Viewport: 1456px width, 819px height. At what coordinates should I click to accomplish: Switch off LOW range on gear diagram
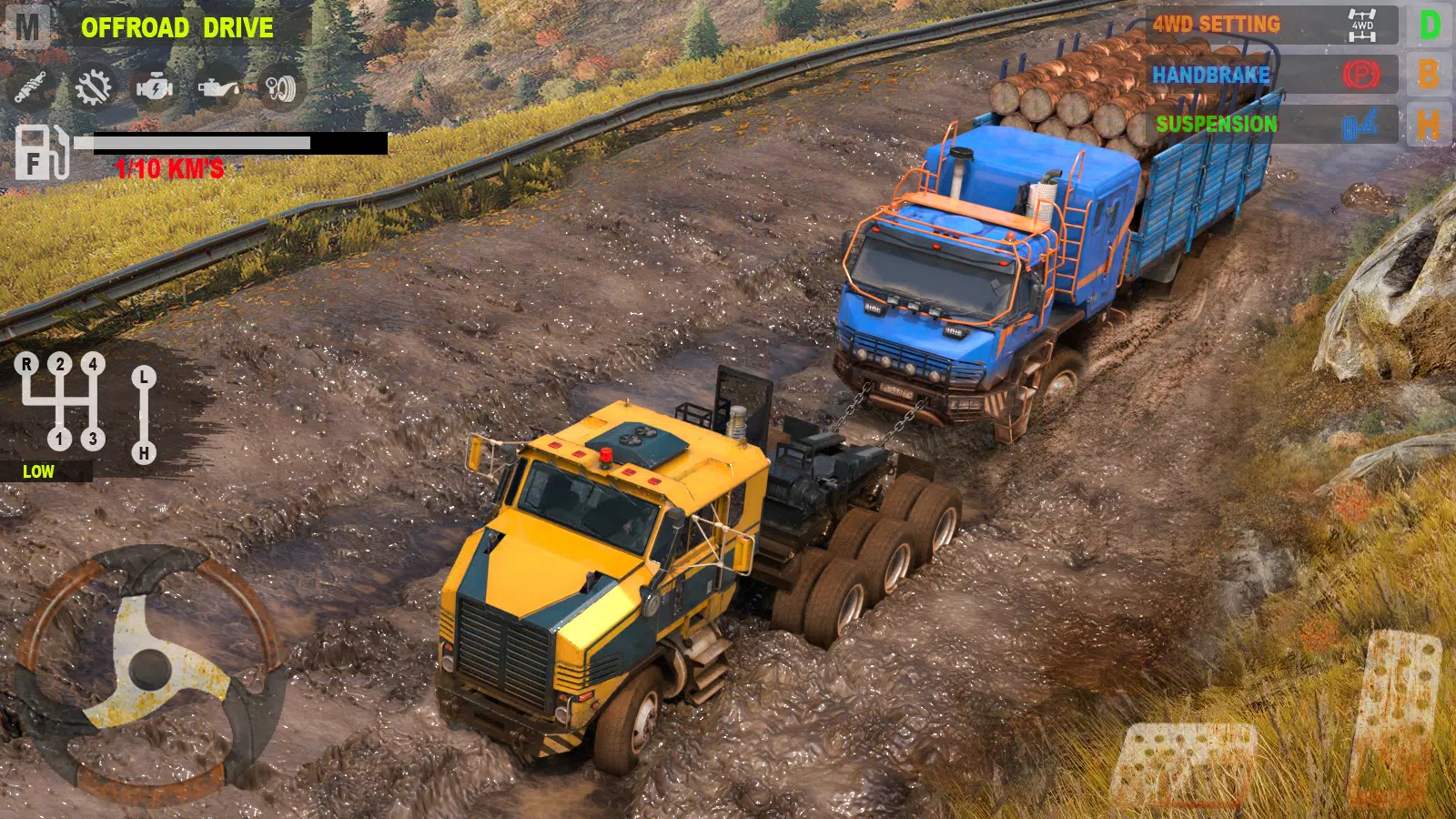pyautogui.click(x=38, y=471)
